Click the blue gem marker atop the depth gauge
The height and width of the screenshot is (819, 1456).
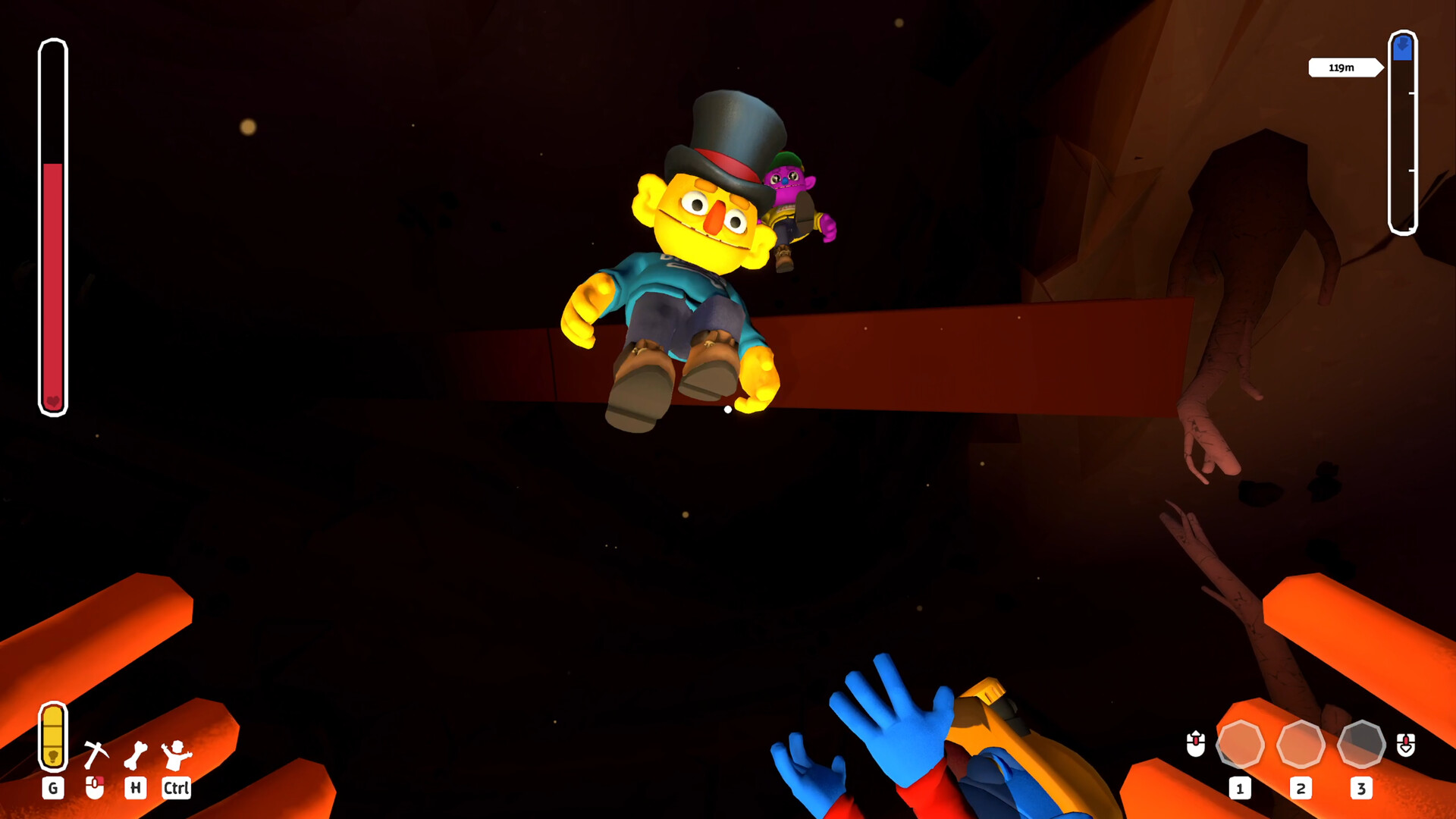pyautogui.click(x=1404, y=47)
